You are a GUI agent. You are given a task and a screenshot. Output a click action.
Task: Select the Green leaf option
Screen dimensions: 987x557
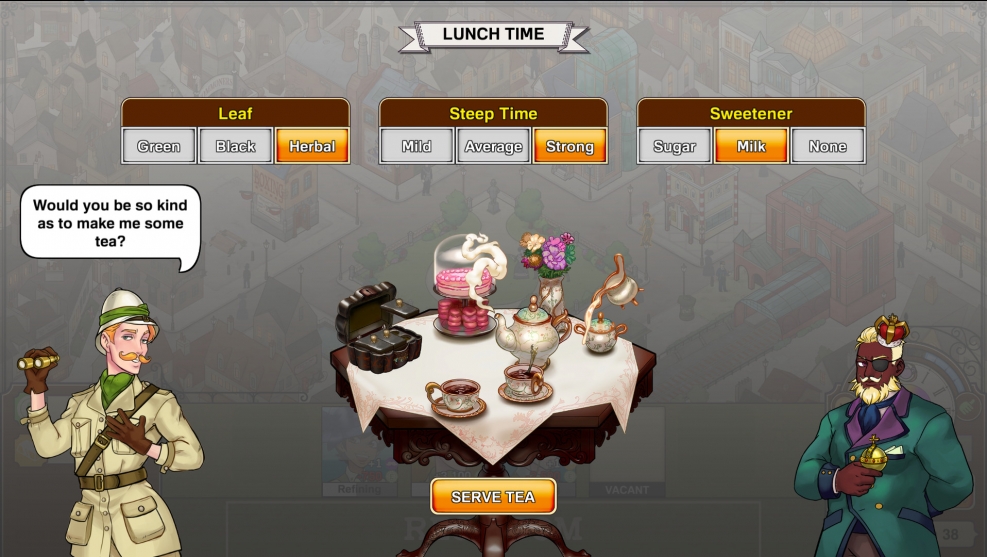[x=159, y=146]
